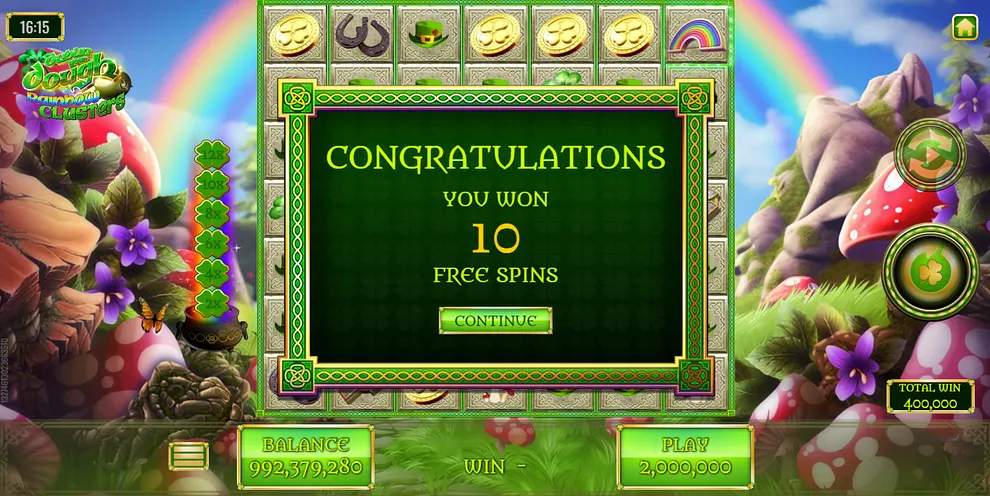
Task: Activate the autoplay arrows button
Action: click(930, 155)
